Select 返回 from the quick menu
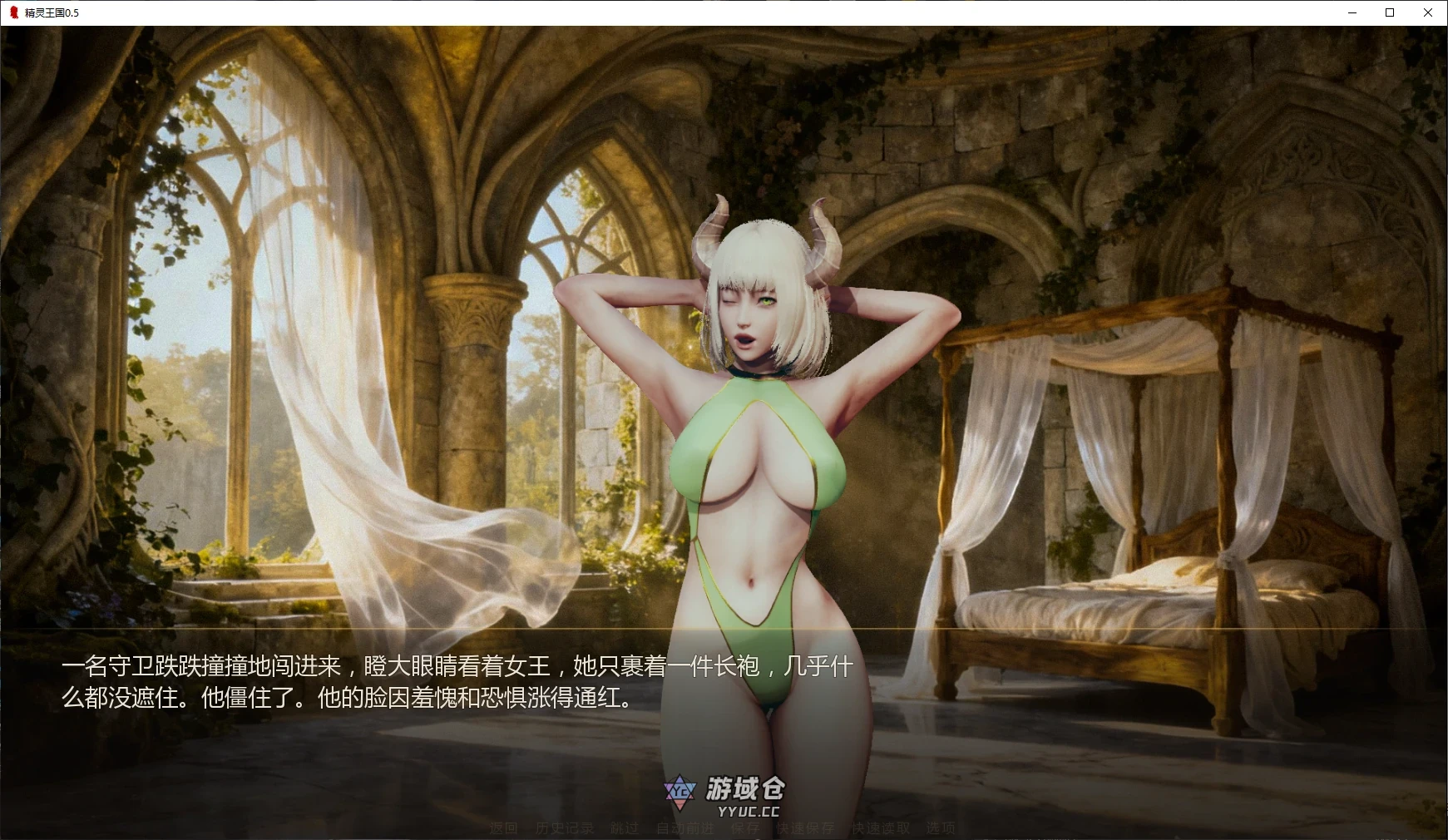This screenshot has height=840, width=1448. coord(503,828)
